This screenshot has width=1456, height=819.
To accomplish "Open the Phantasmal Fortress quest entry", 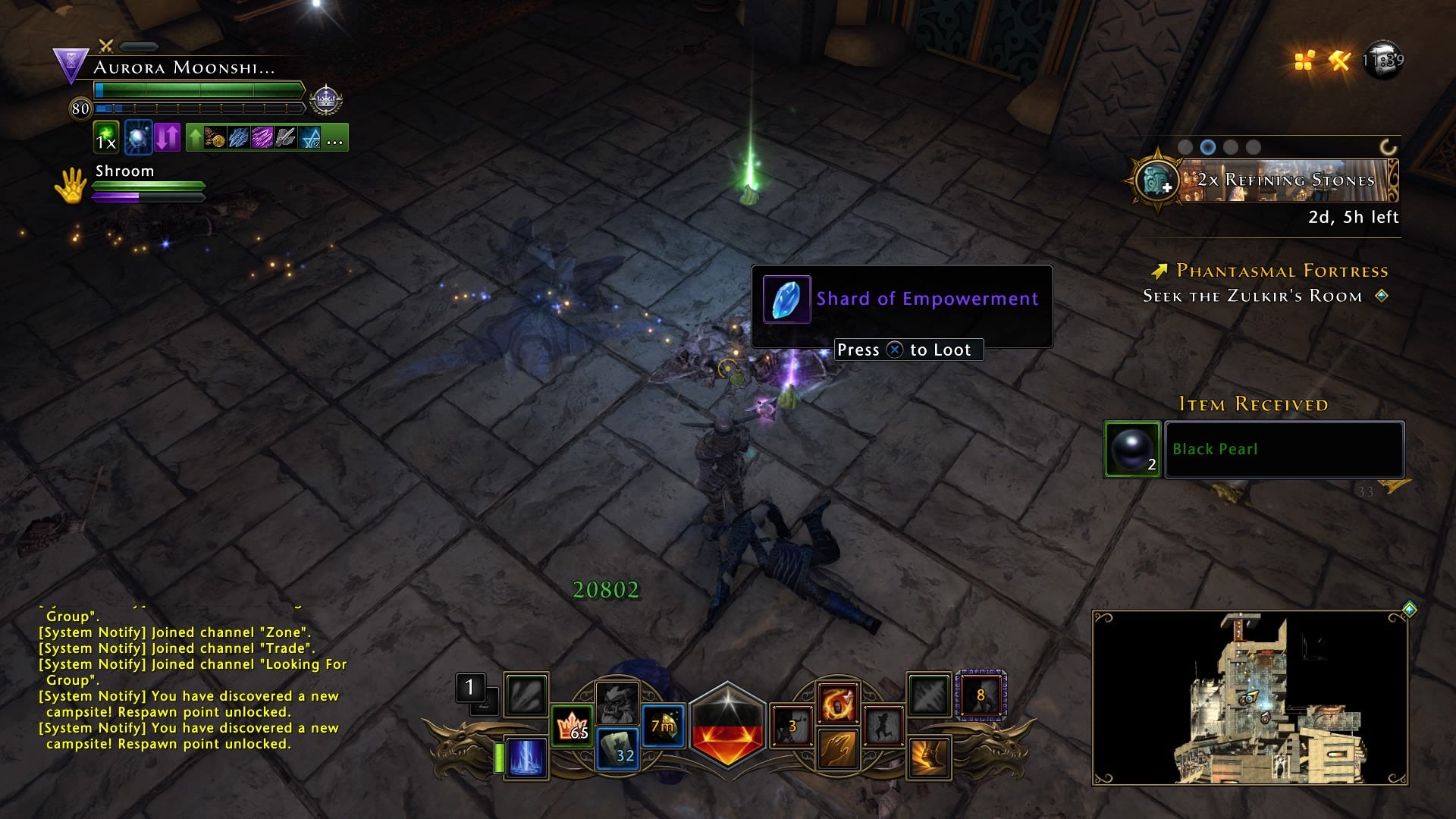I will pos(1280,271).
